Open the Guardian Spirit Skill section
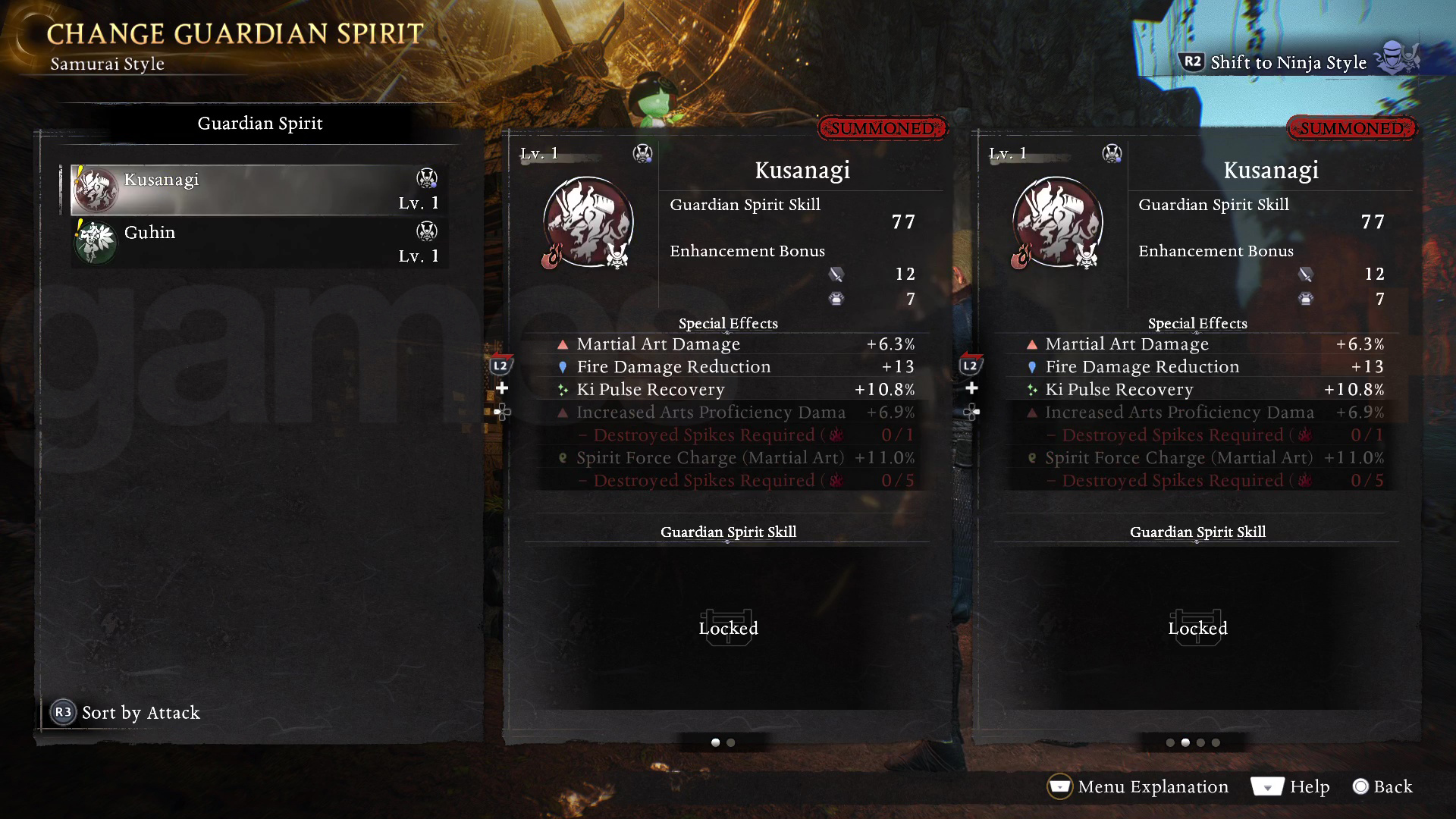This screenshot has width=1456, height=819. click(x=728, y=532)
